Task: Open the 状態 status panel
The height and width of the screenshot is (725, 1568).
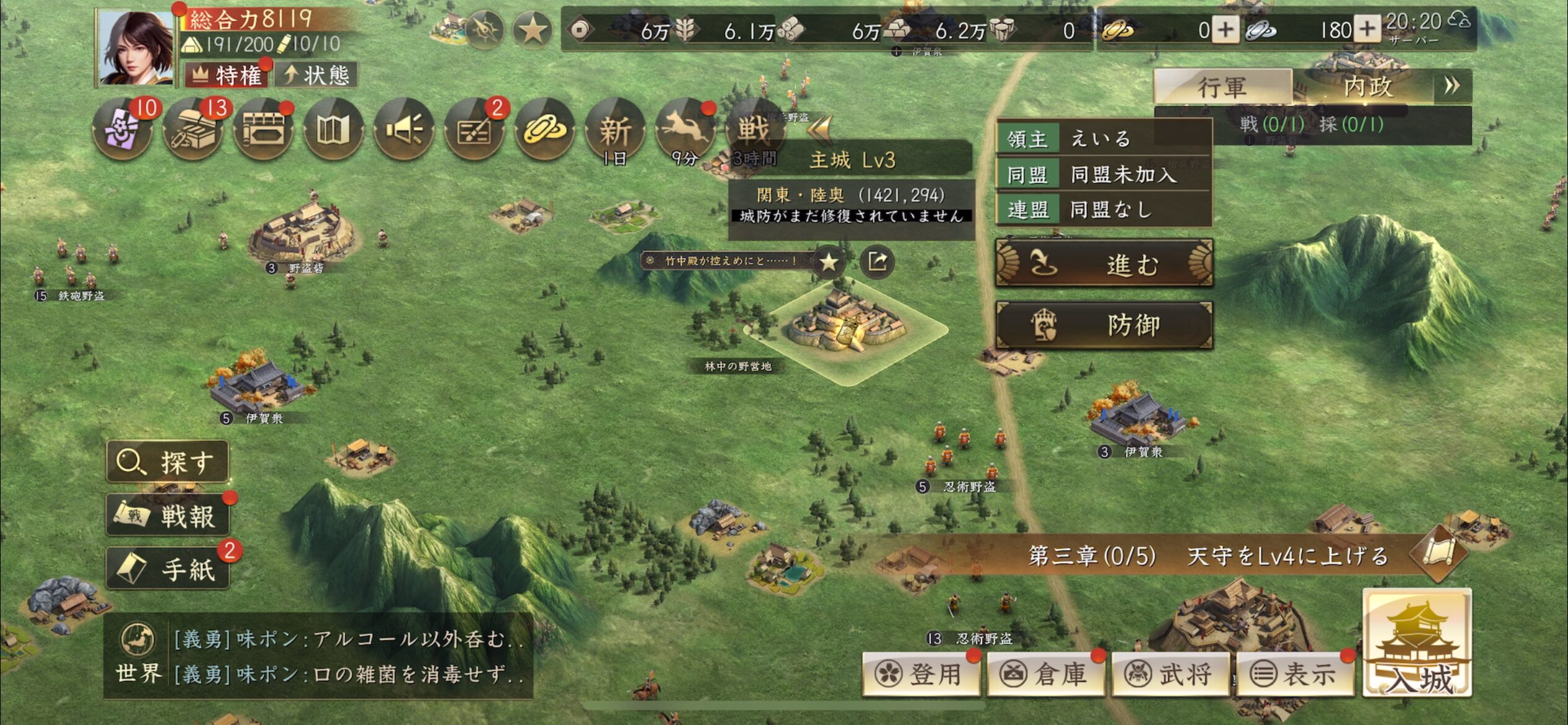Action: click(x=317, y=76)
